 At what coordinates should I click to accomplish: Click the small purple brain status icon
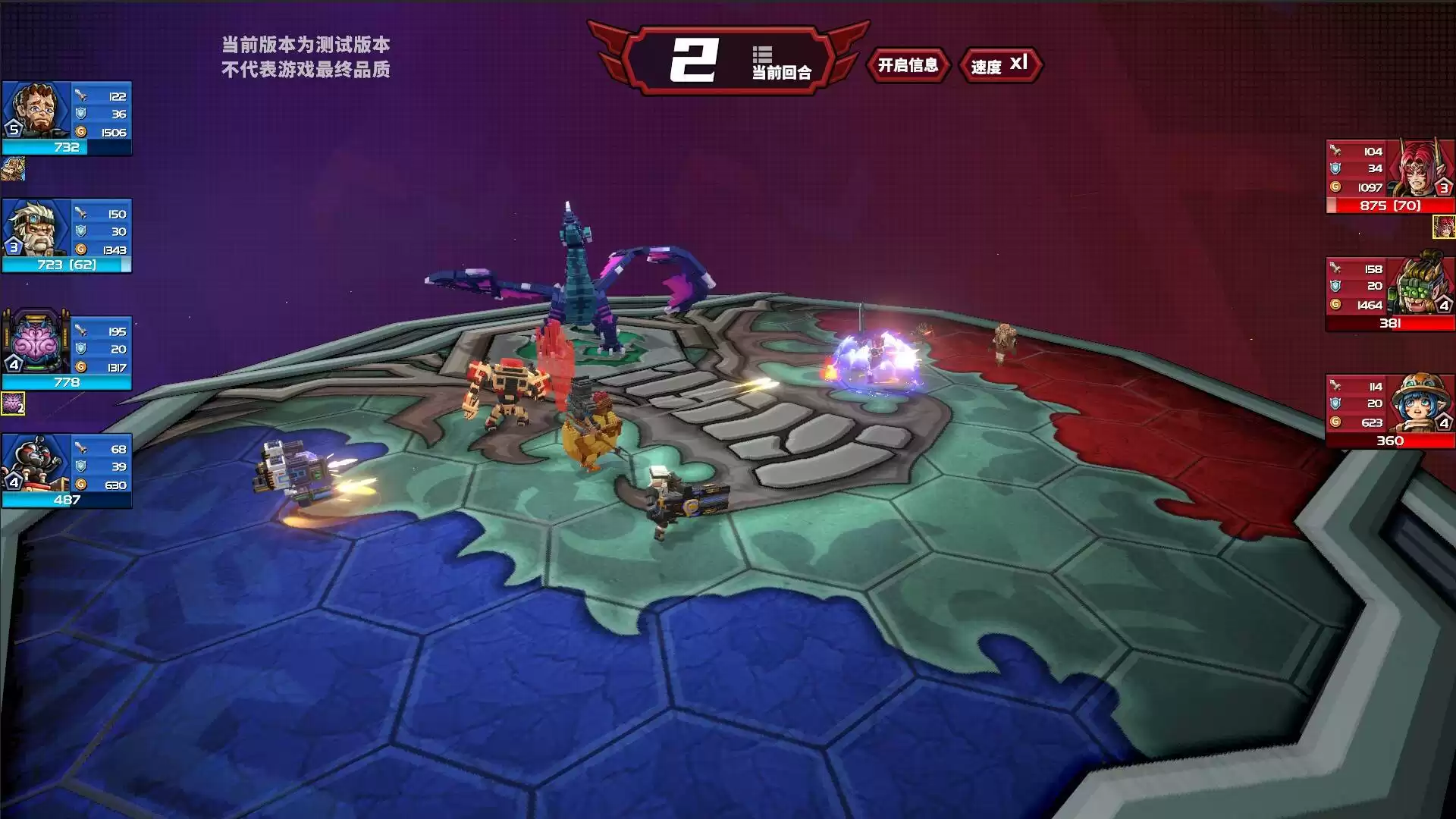(x=13, y=403)
